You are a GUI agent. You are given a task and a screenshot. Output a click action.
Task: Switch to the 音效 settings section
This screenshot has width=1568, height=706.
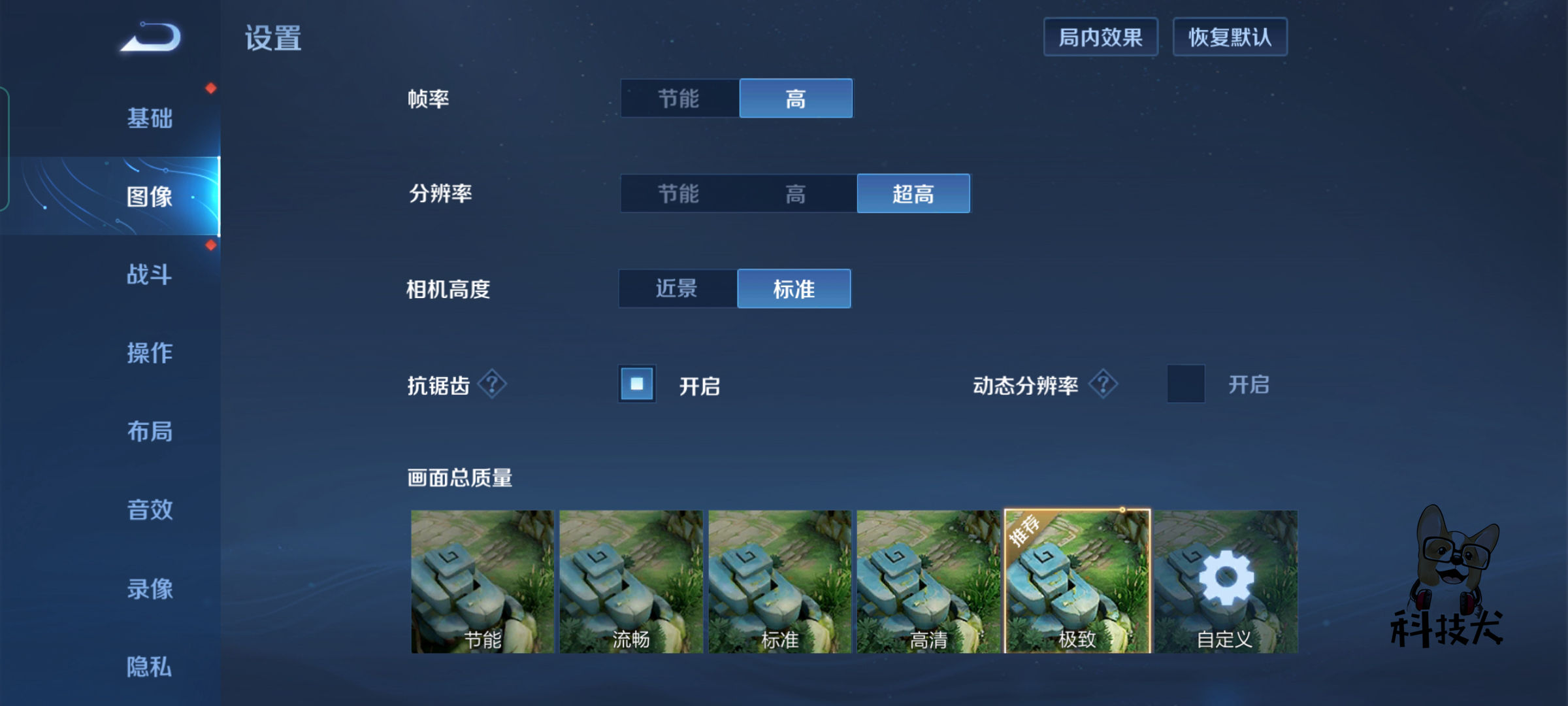[149, 511]
